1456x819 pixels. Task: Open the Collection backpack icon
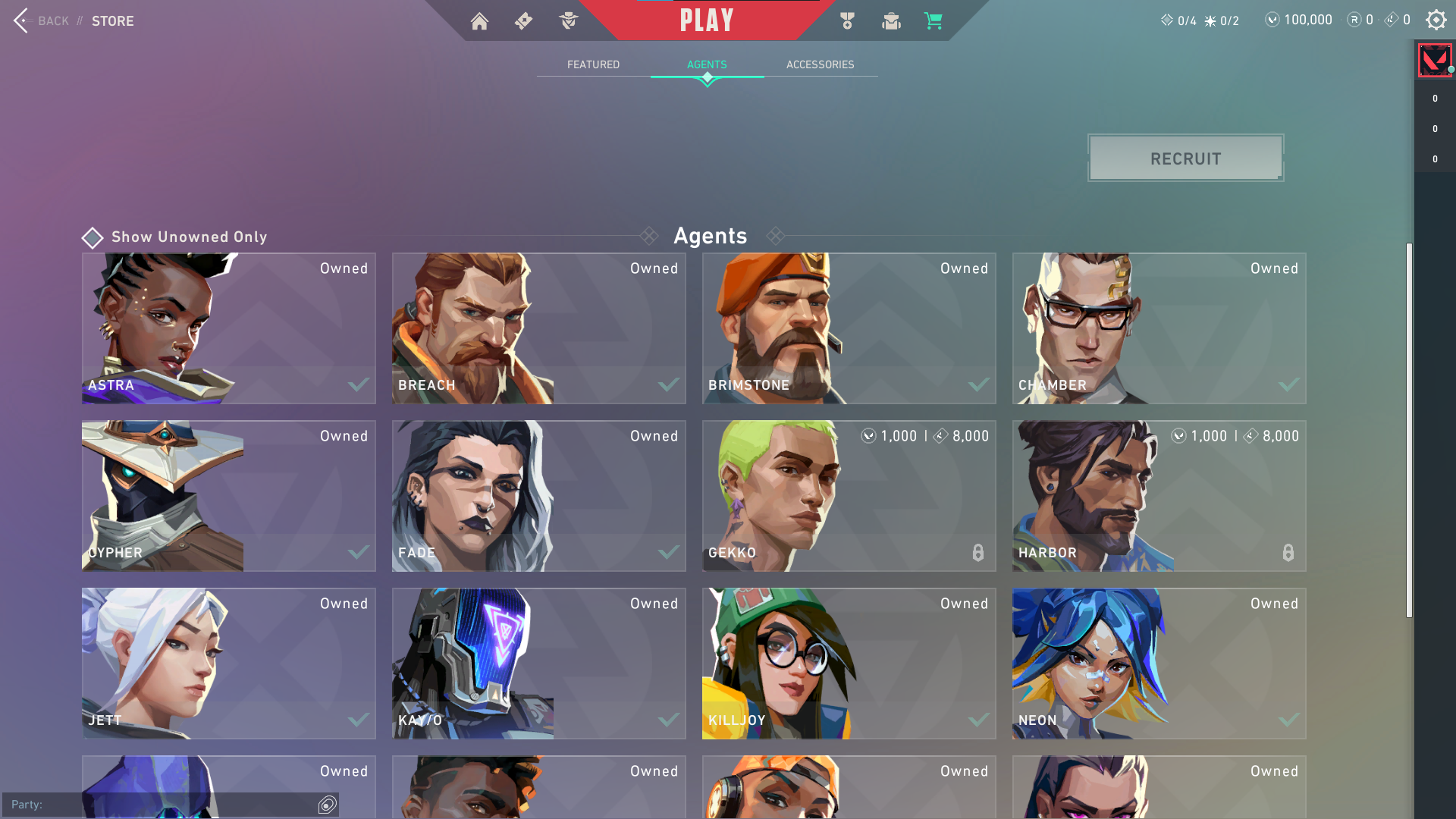pos(891,21)
